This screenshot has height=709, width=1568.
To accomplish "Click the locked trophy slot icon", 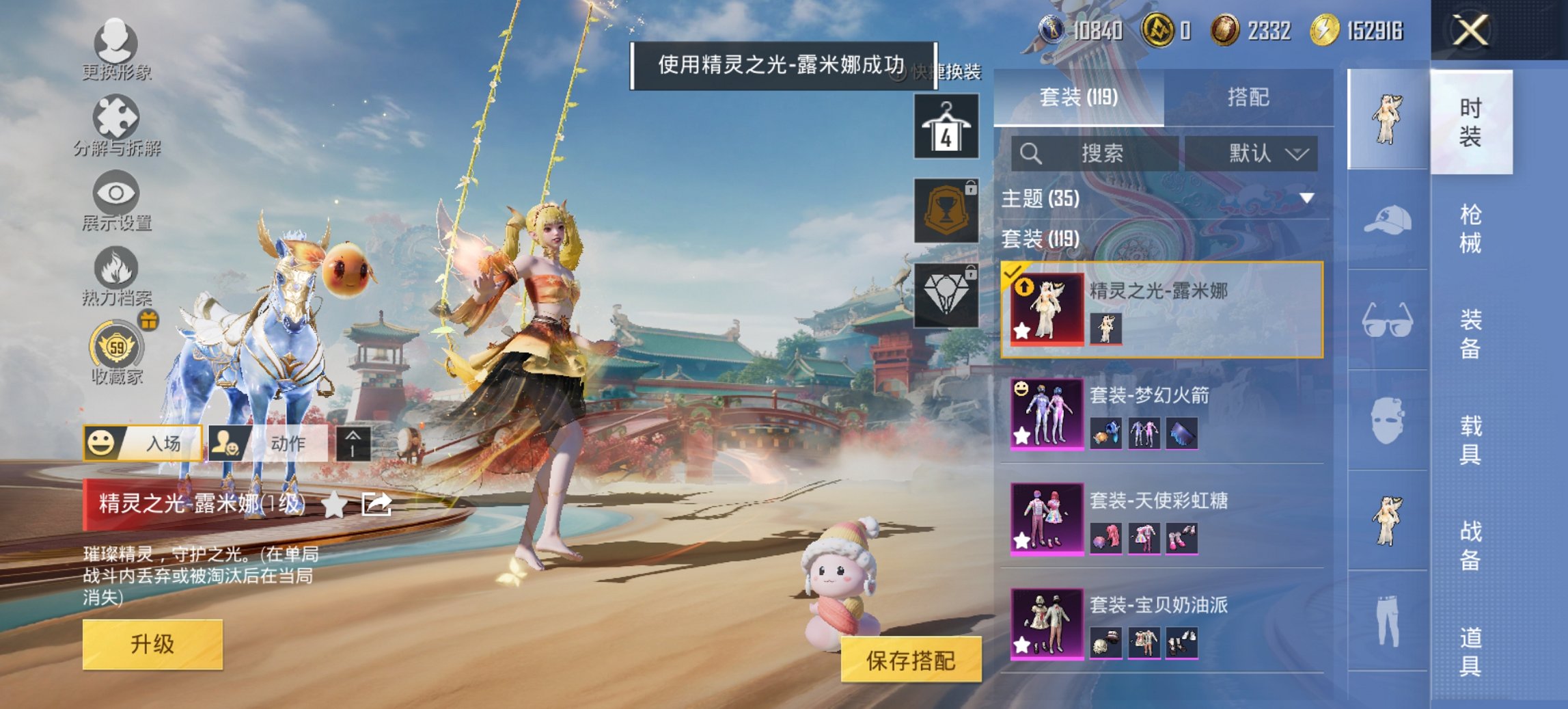I will click(x=946, y=210).
